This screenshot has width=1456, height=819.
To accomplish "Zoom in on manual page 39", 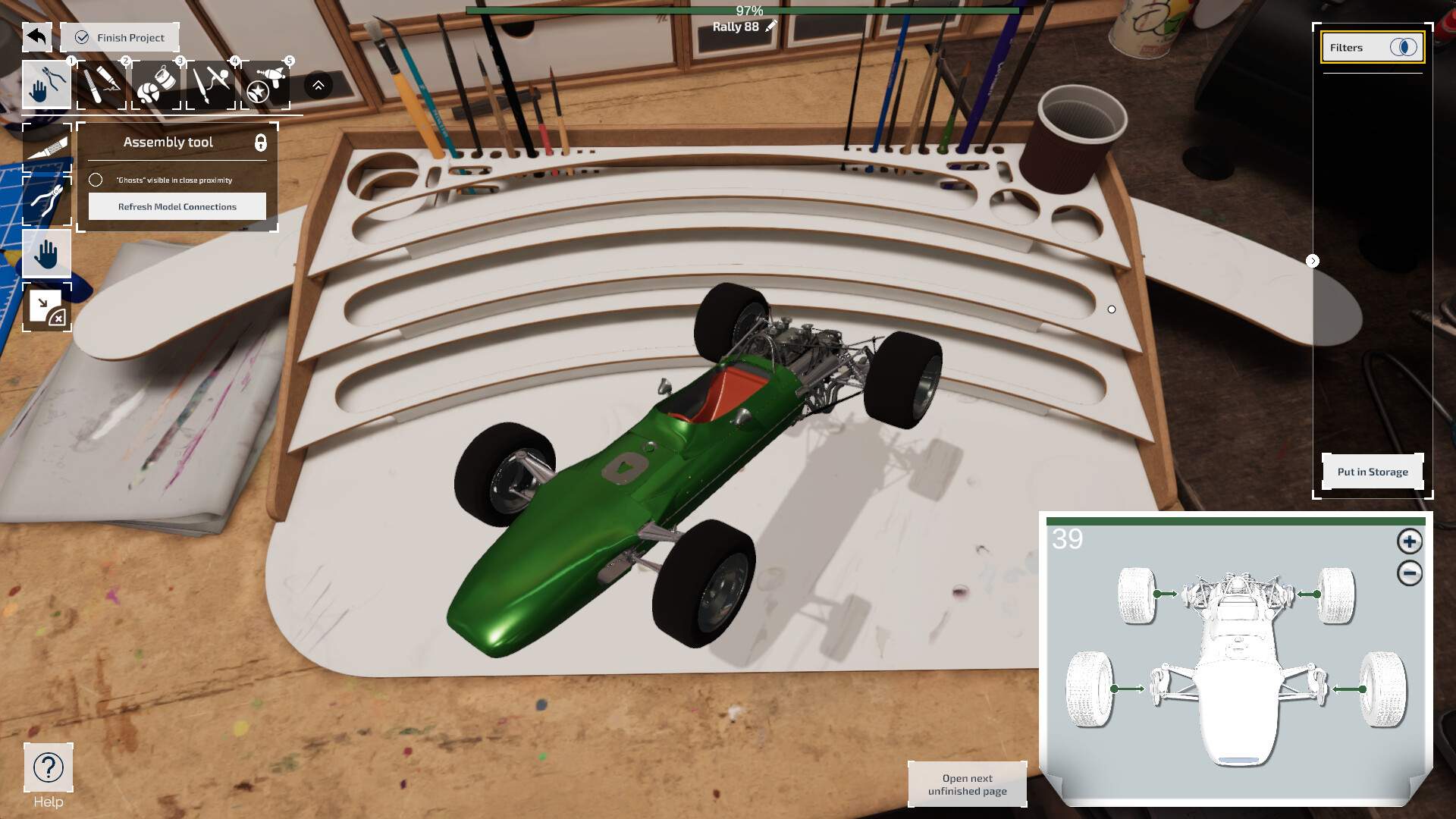I will point(1409,542).
